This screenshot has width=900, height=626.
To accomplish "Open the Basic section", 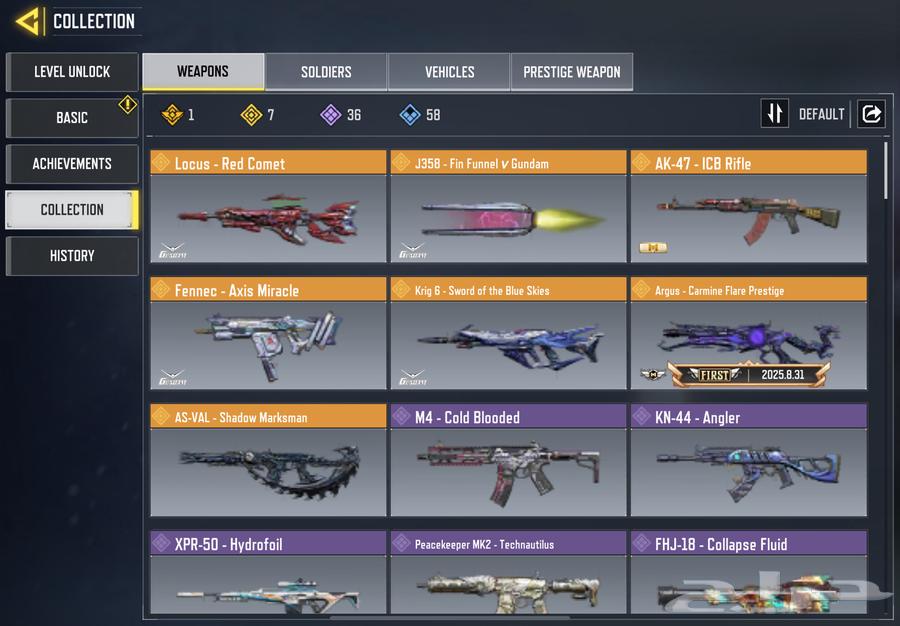I will (72, 118).
